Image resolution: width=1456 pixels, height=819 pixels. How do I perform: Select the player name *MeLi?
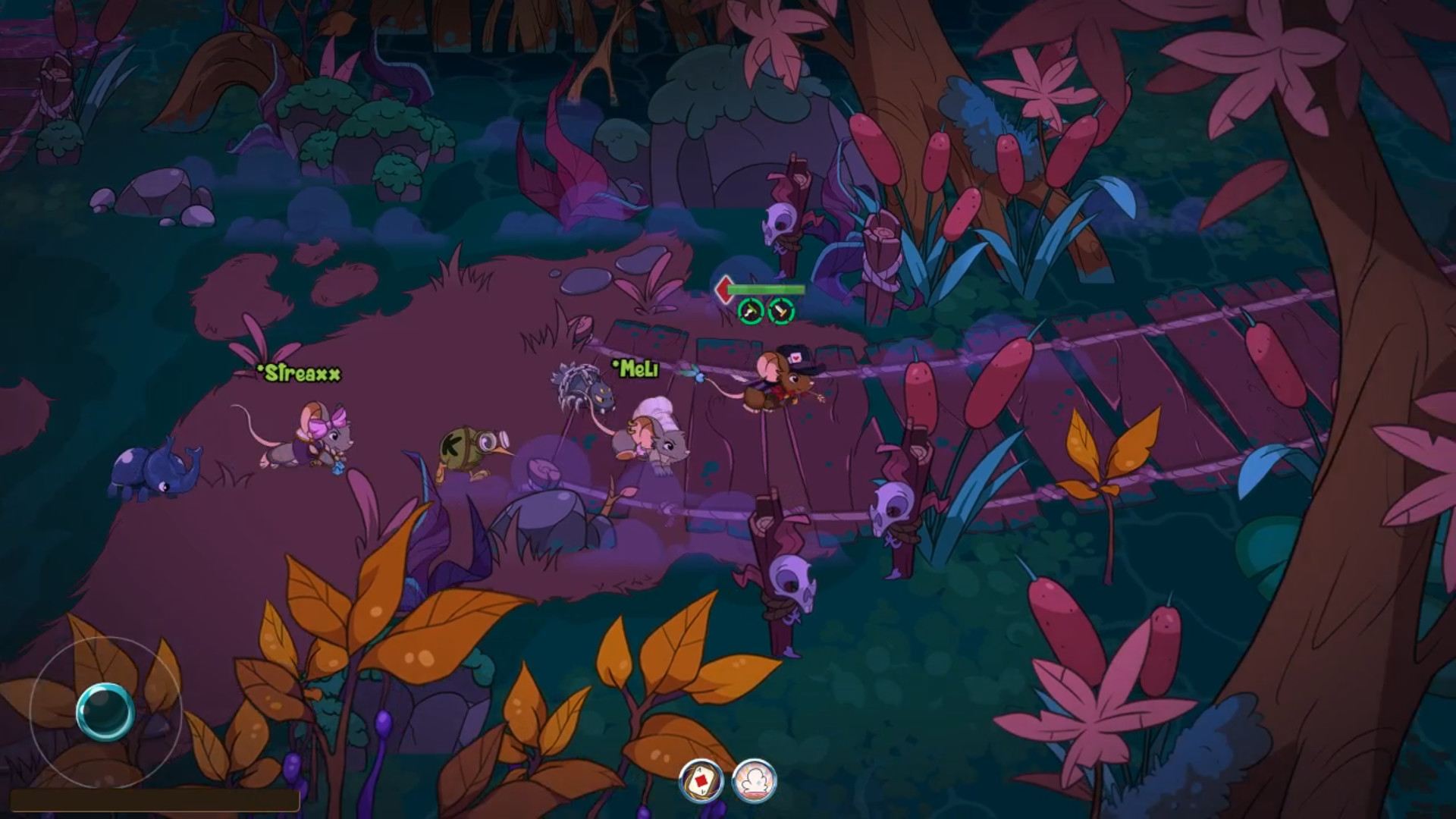tap(635, 372)
